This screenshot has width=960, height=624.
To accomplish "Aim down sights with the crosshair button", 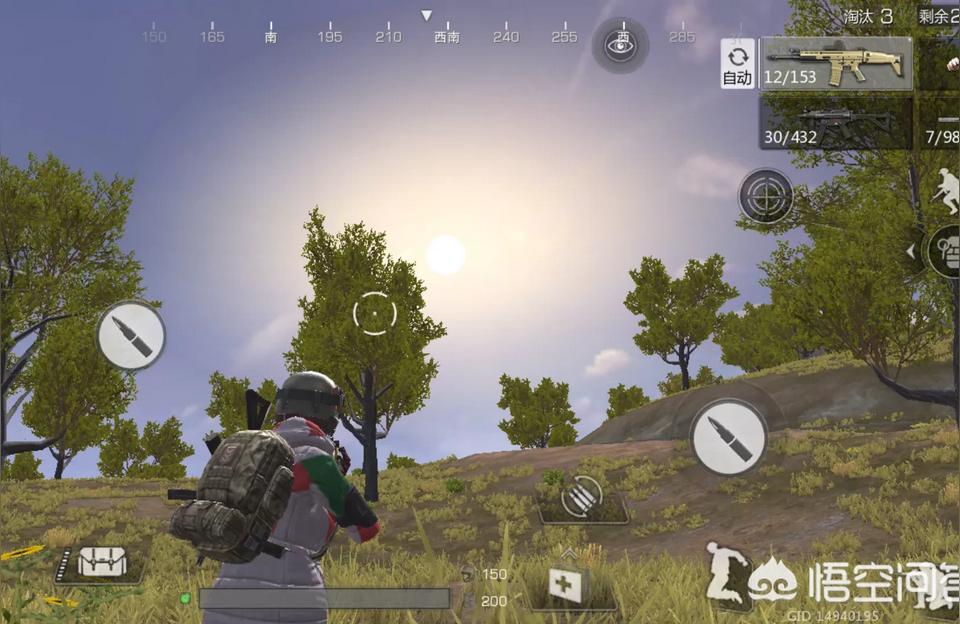I will coord(766,196).
